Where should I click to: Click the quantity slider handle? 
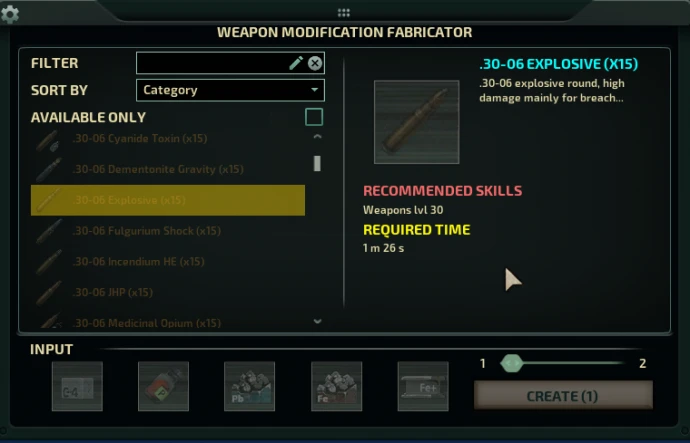point(512,363)
